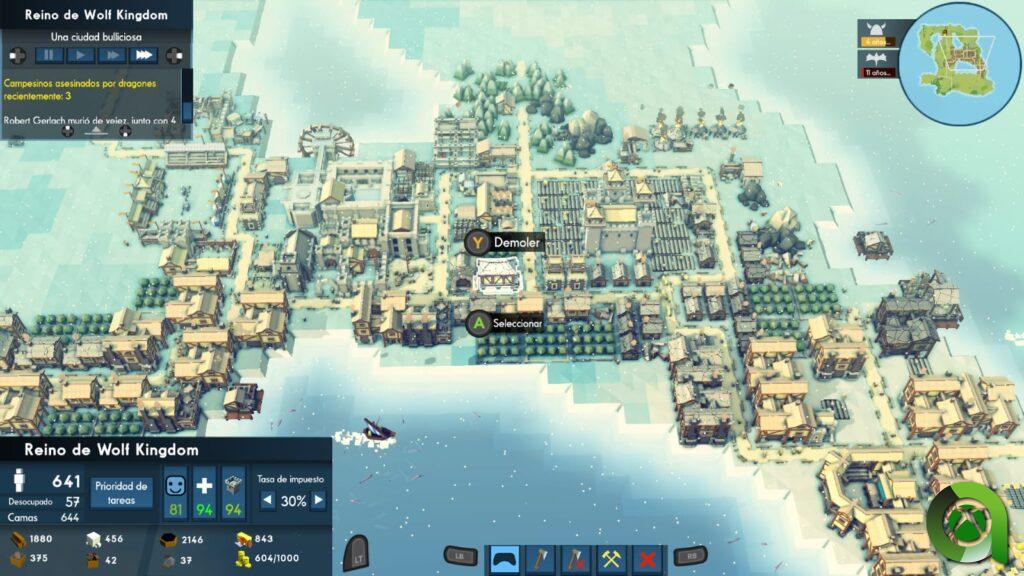
Task: Open the castle integrity indicator
Action: [233, 493]
